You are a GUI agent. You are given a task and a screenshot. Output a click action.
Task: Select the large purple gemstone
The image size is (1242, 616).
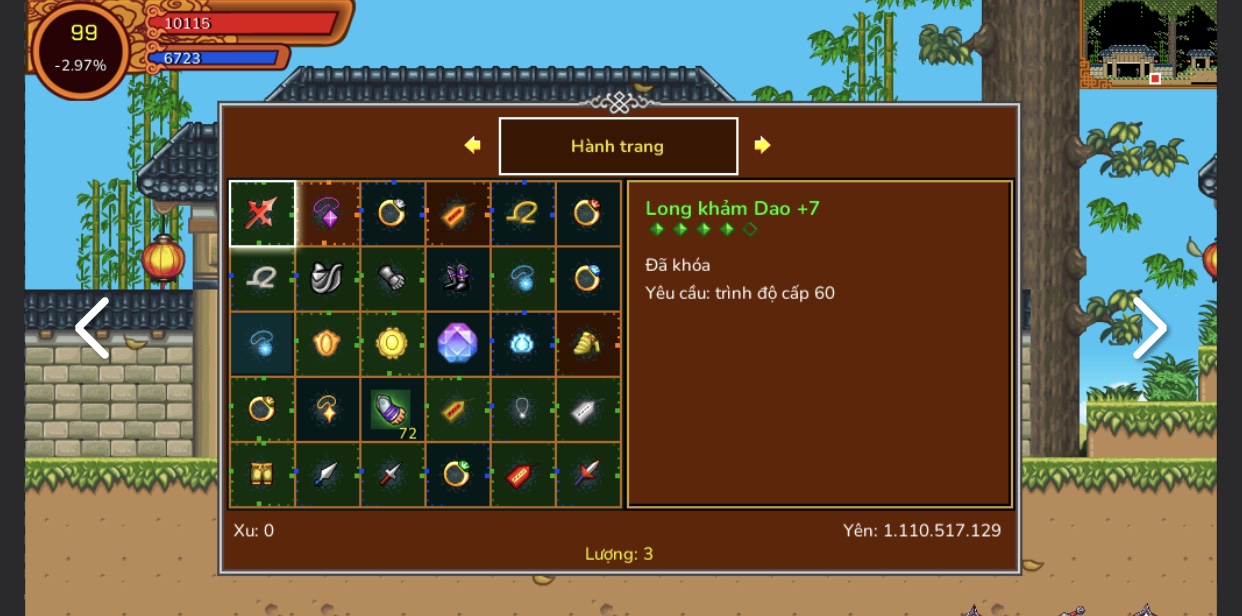(457, 343)
